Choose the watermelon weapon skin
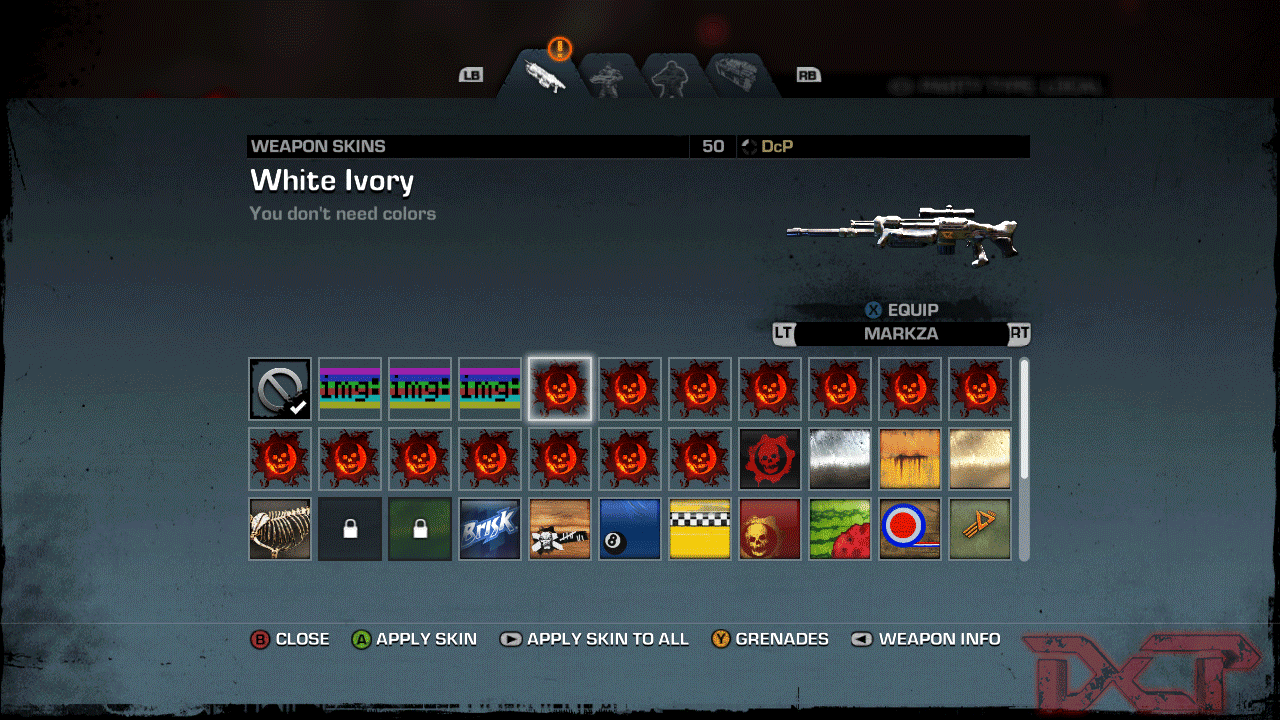1280x720 pixels. coord(840,529)
